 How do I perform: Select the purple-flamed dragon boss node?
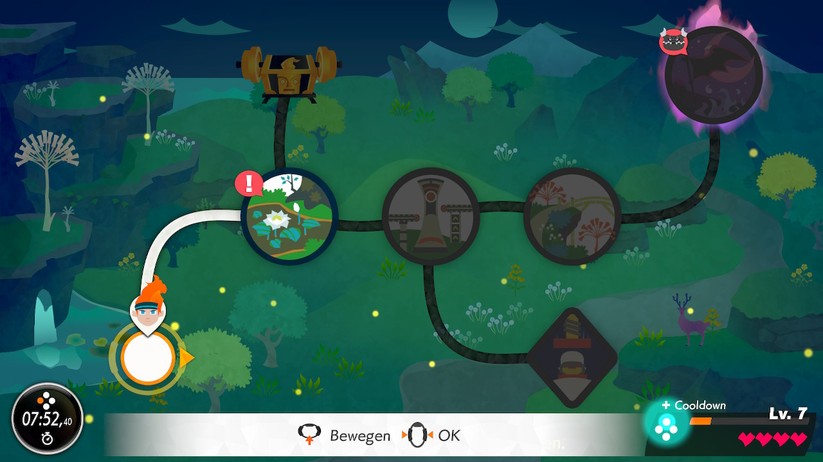tap(713, 73)
